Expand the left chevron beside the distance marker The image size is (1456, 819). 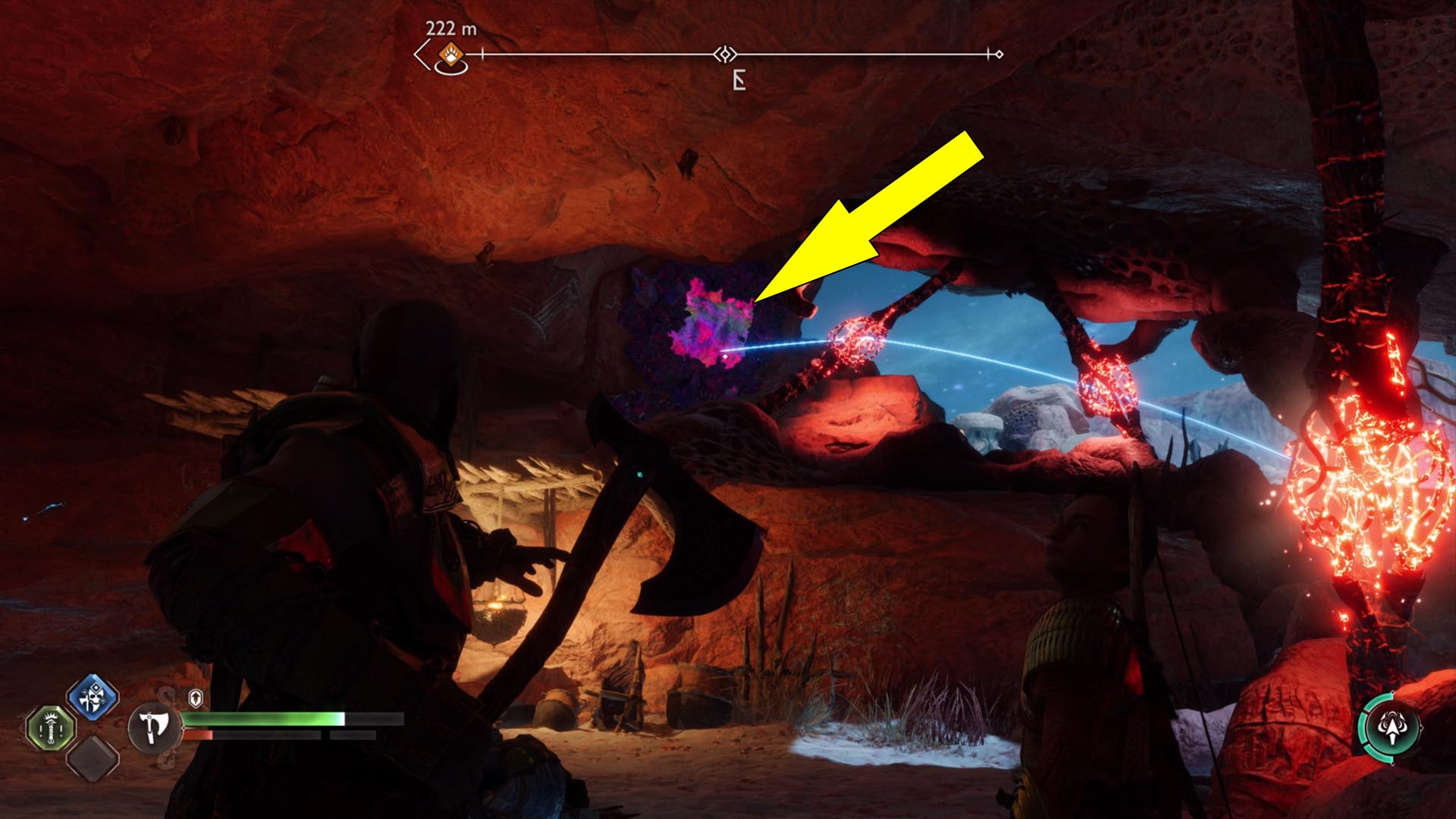pyautogui.click(x=422, y=54)
